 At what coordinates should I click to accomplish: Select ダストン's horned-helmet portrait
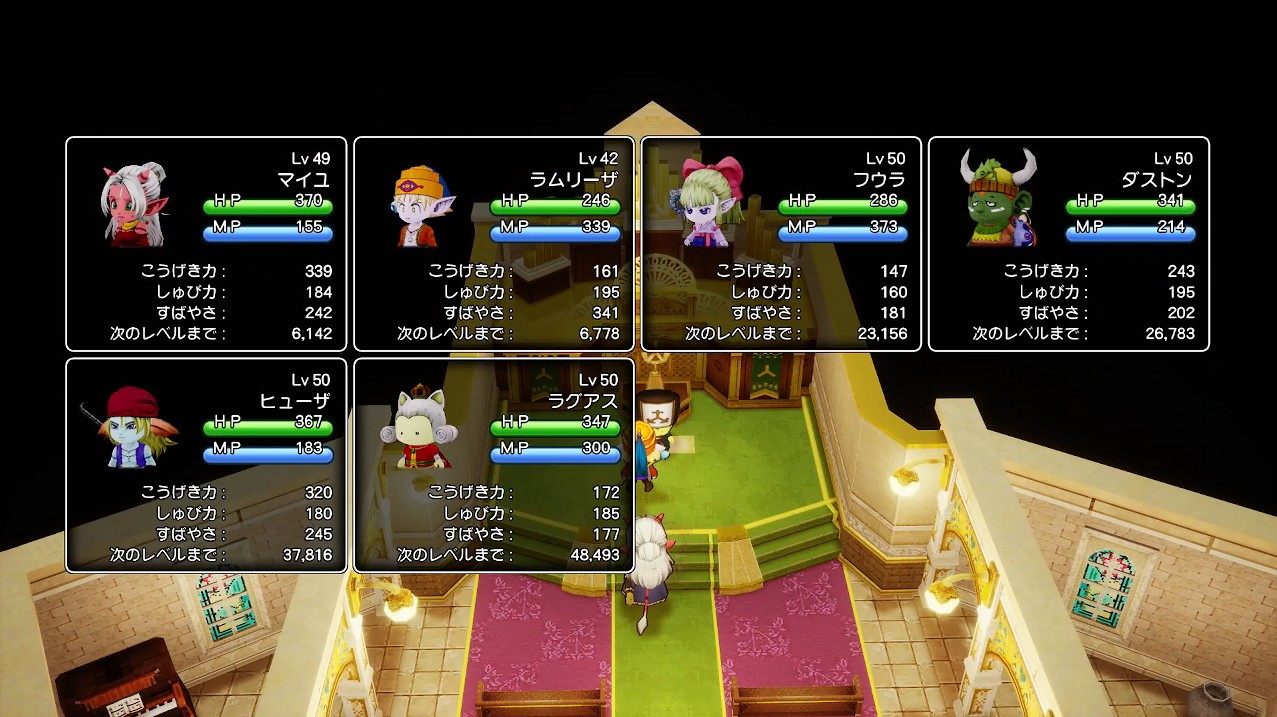tap(998, 198)
